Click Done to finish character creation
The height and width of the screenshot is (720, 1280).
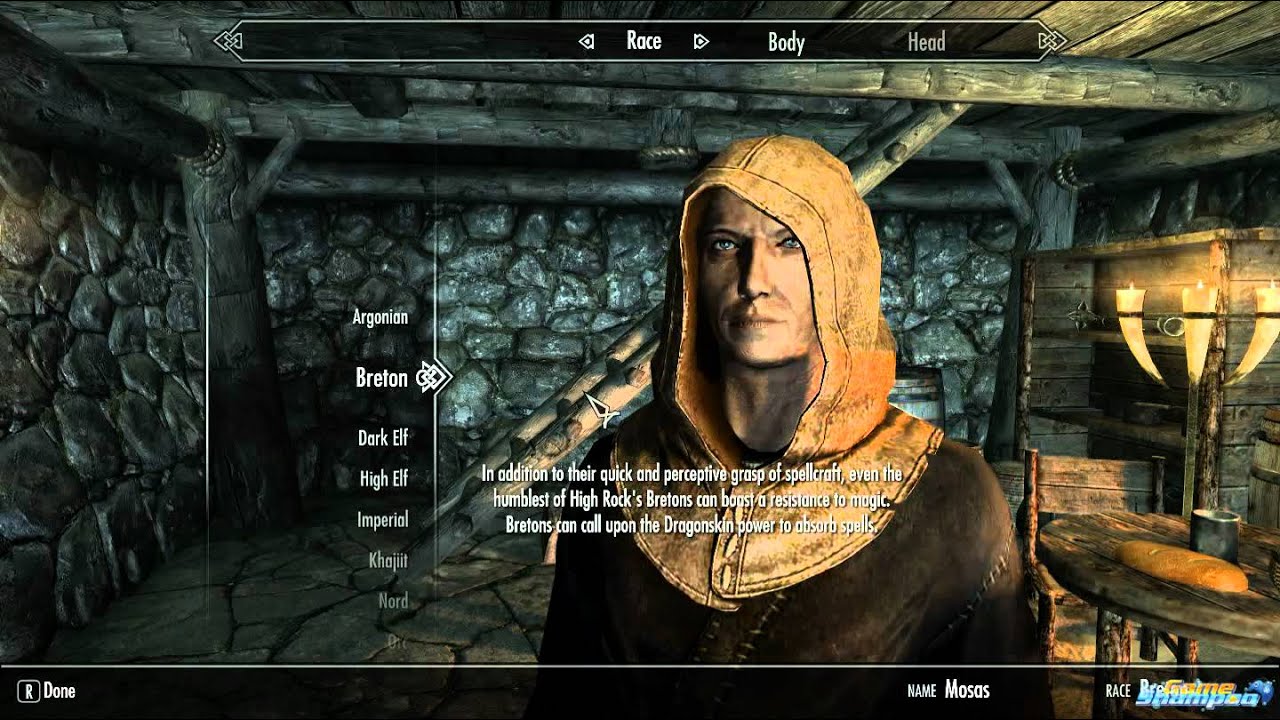(x=48, y=690)
